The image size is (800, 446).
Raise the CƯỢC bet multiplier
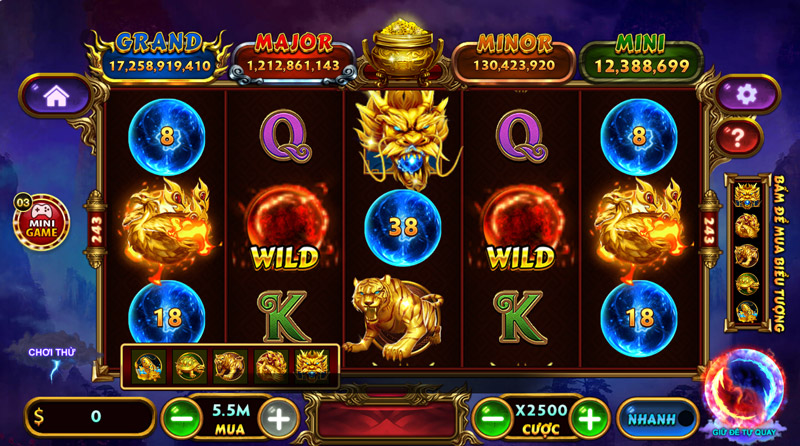(x=590, y=417)
